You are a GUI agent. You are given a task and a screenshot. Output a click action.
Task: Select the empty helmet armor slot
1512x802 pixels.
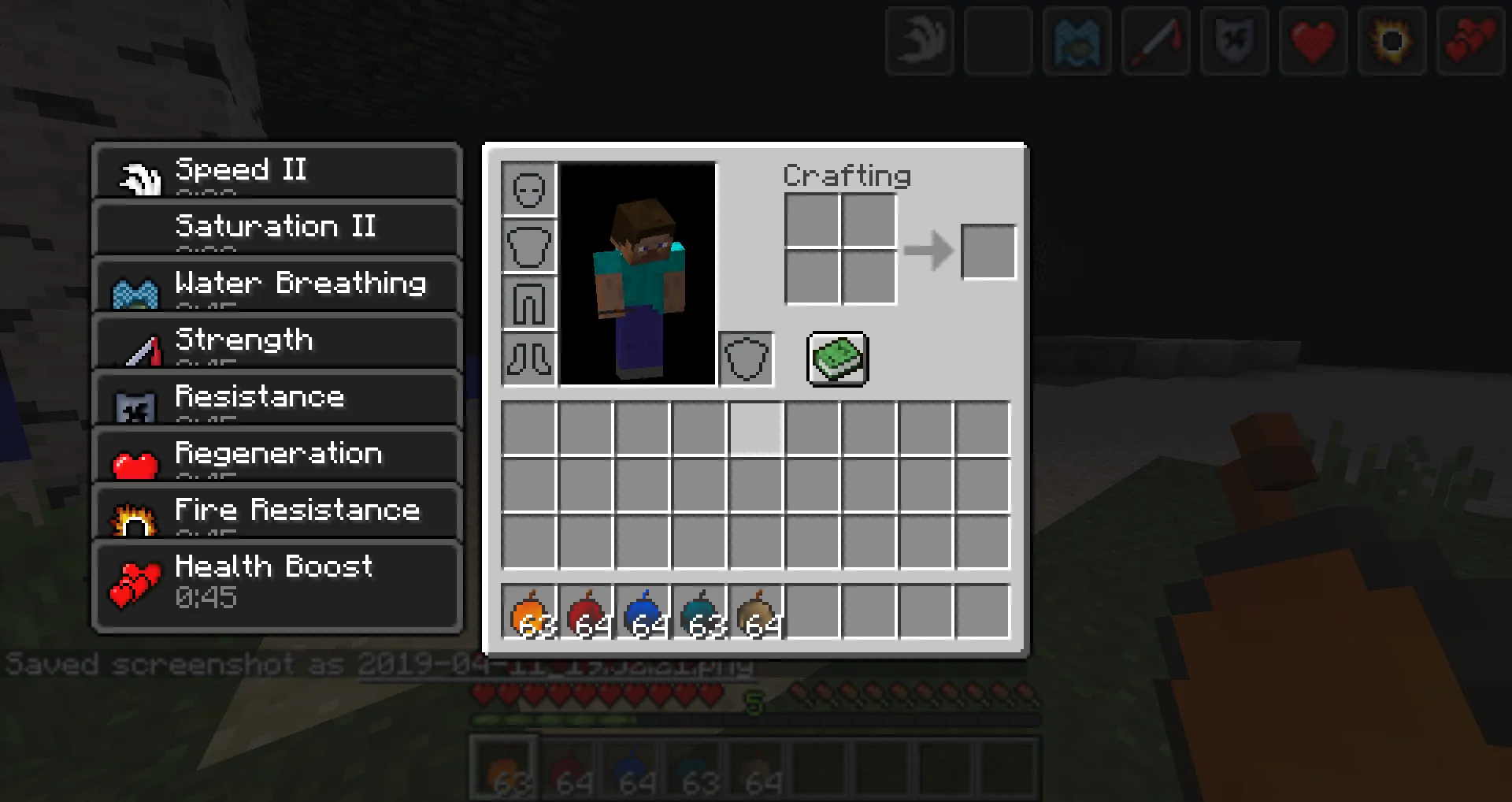[x=528, y=189]
